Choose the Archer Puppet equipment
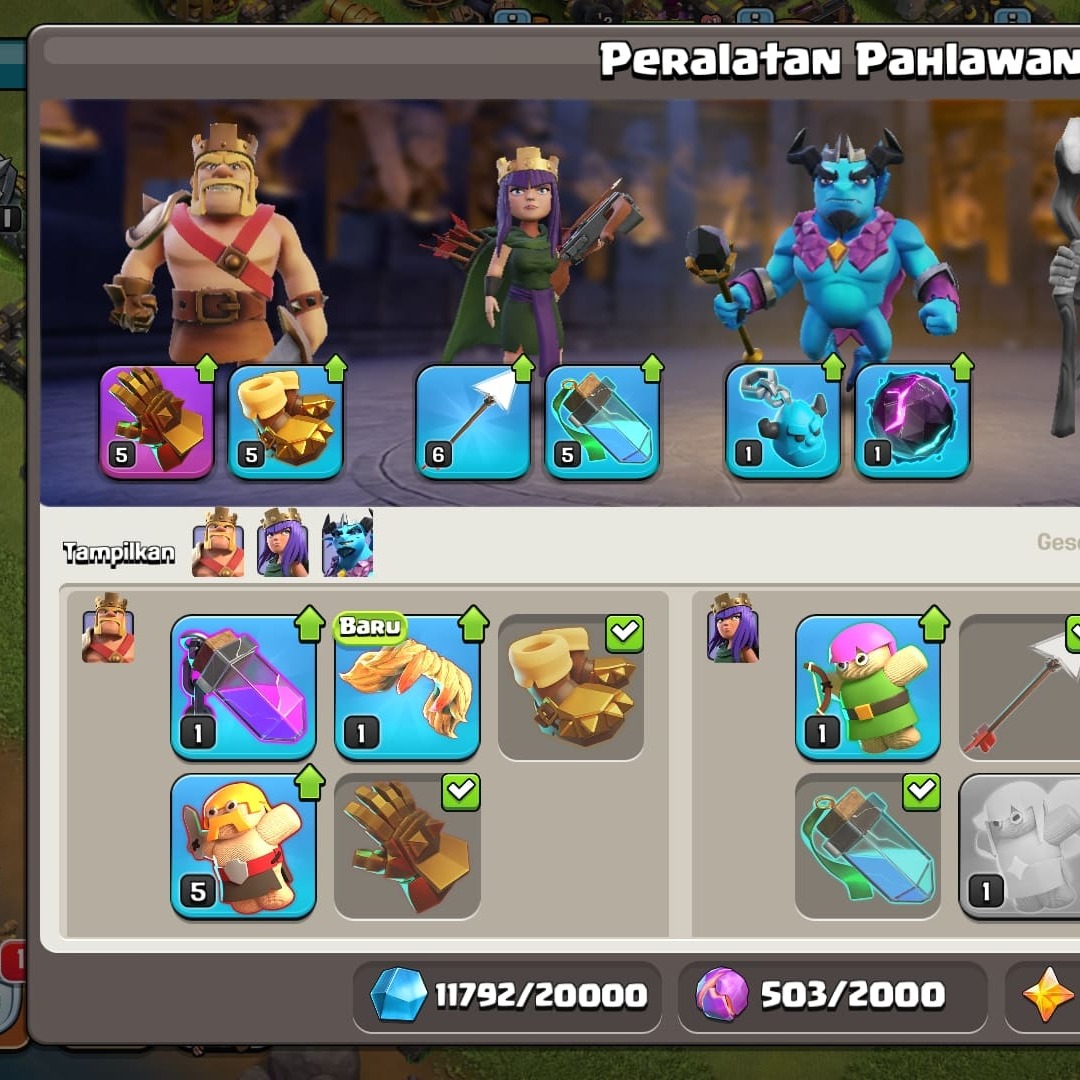 tap(868, 688)
